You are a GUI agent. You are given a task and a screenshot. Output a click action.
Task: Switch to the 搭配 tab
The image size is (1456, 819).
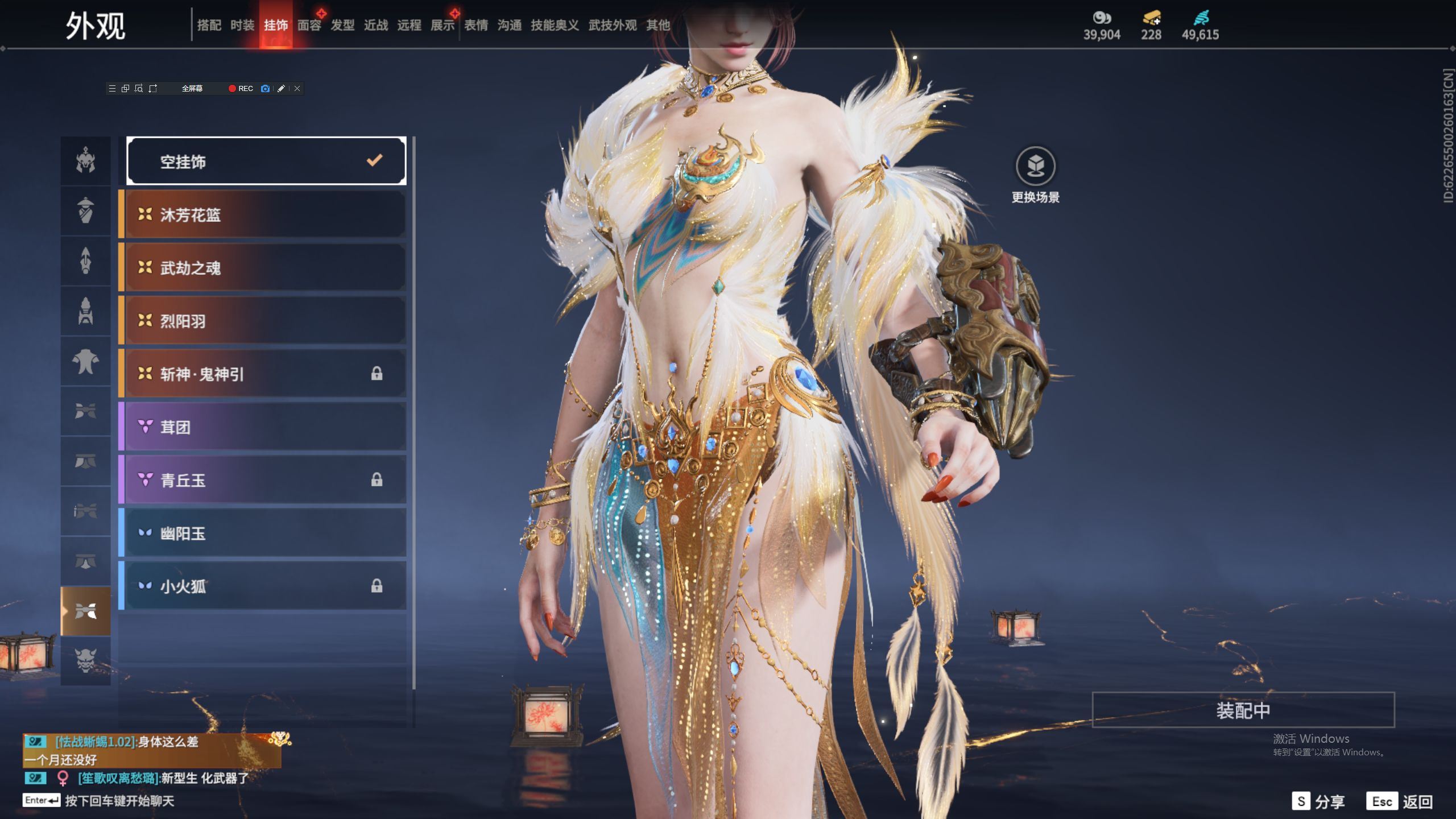click(x=209, y=25)
